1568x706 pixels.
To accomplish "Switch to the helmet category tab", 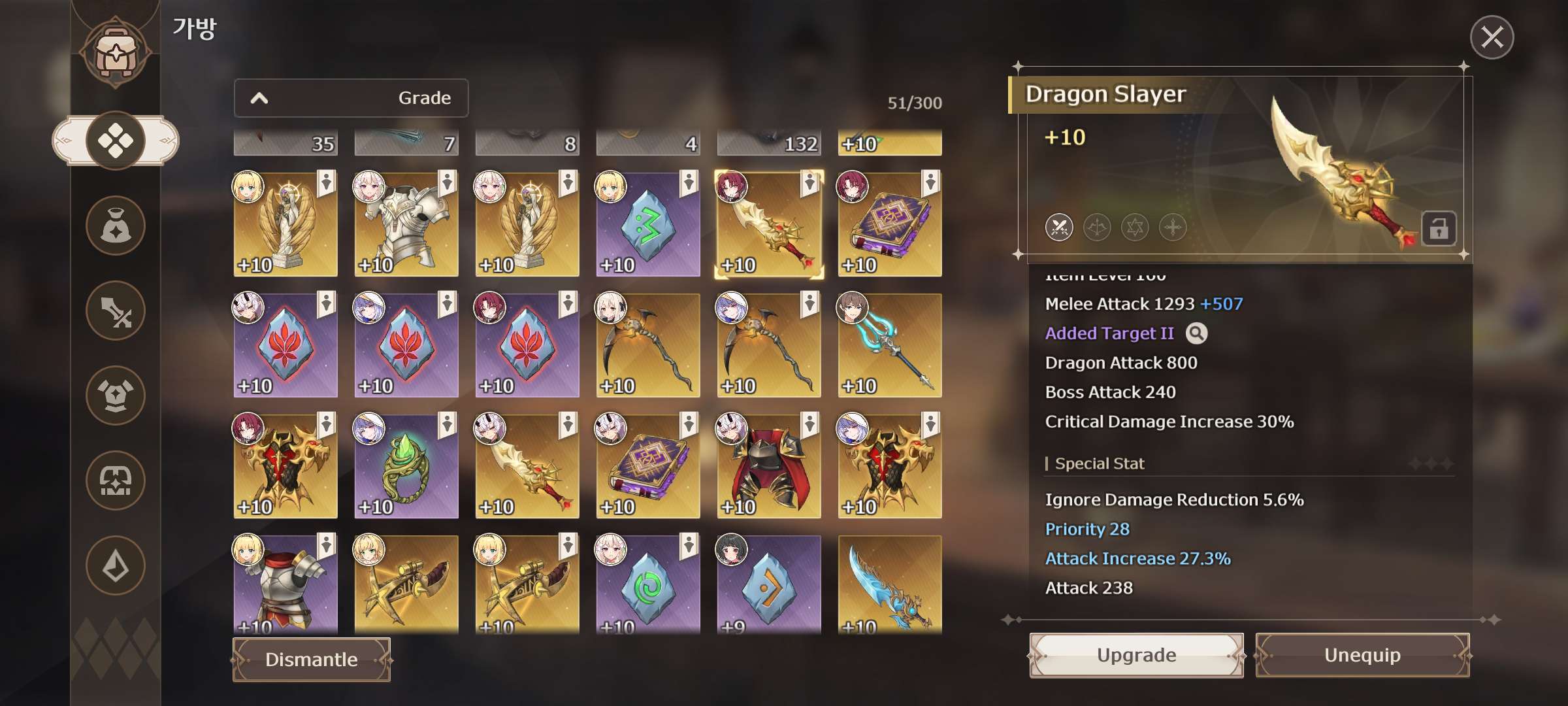I will tap(116, 480).
